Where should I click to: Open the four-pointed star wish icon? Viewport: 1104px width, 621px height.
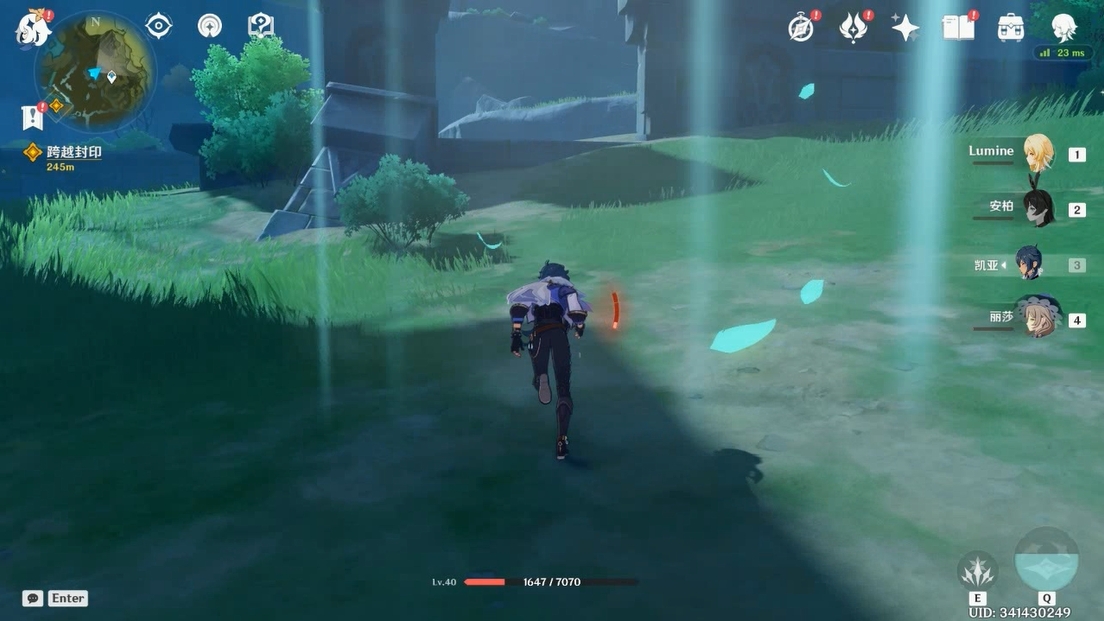(905, 28)
